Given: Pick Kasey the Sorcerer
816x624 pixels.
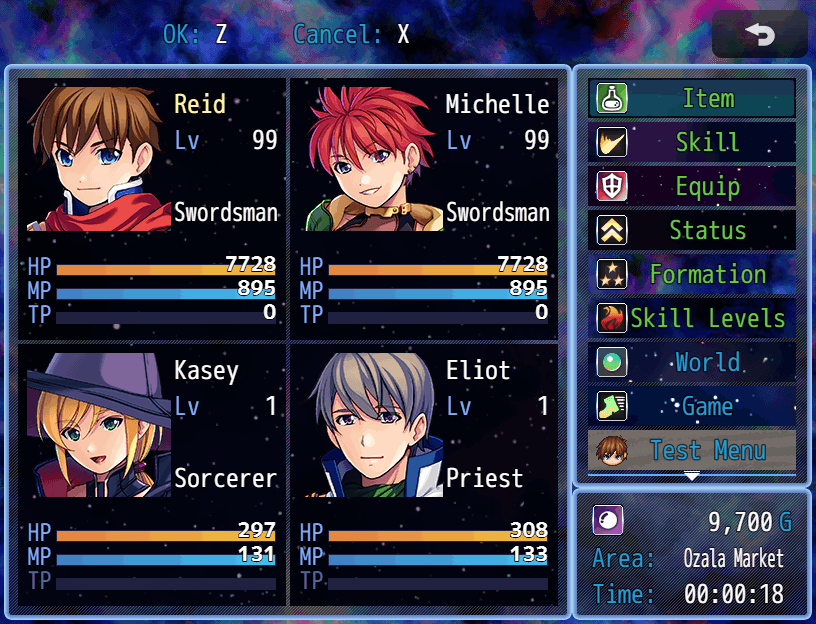Looking at the screenshot, I should click(x=152, y=473).
